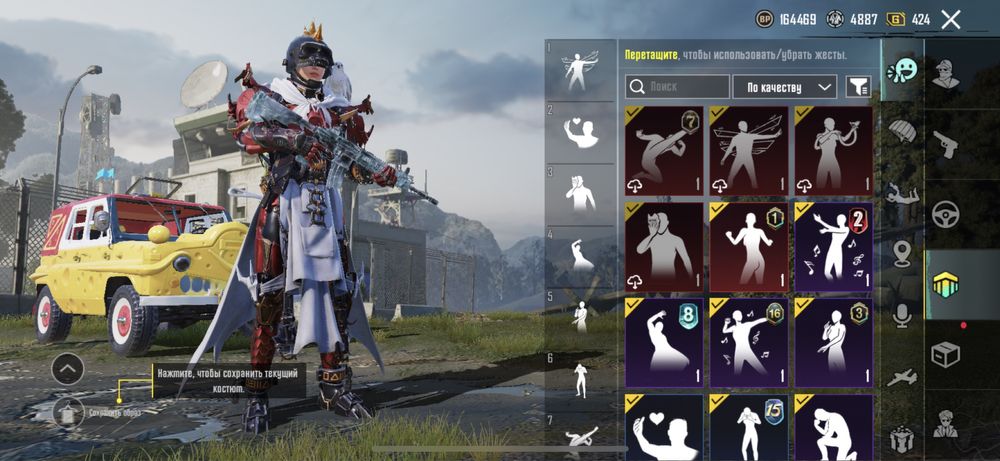Select the yellow striped badge tab

[945, 284]
